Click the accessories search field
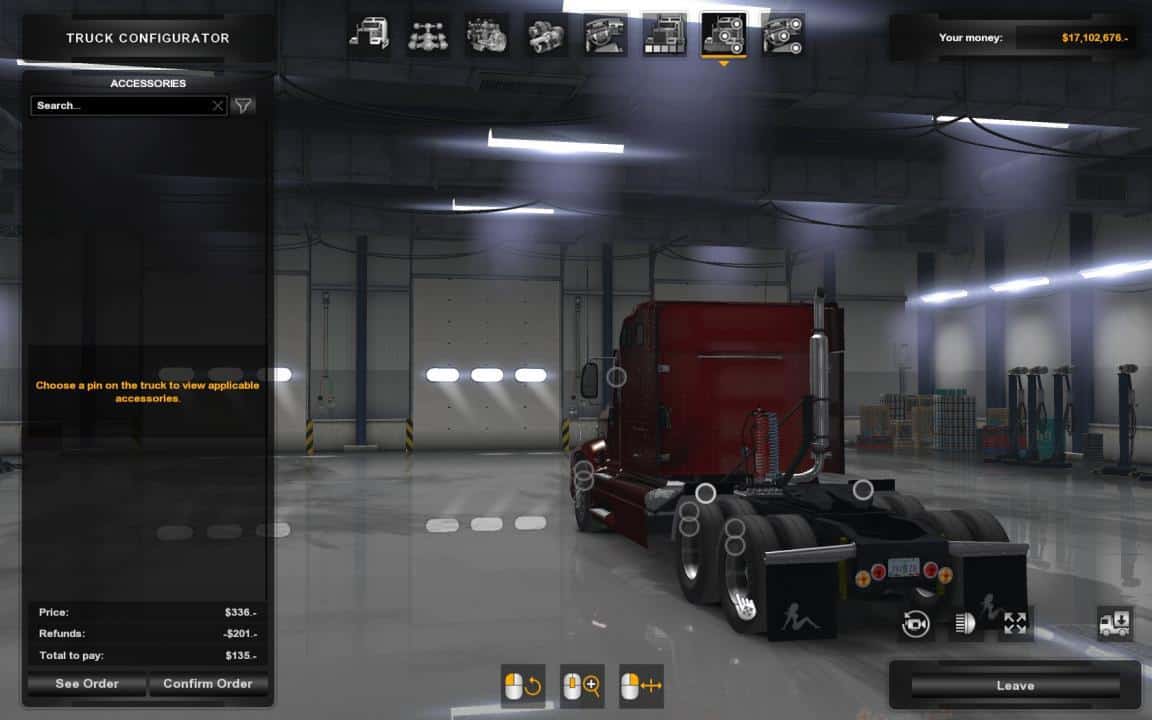 [x=120, y=105]
